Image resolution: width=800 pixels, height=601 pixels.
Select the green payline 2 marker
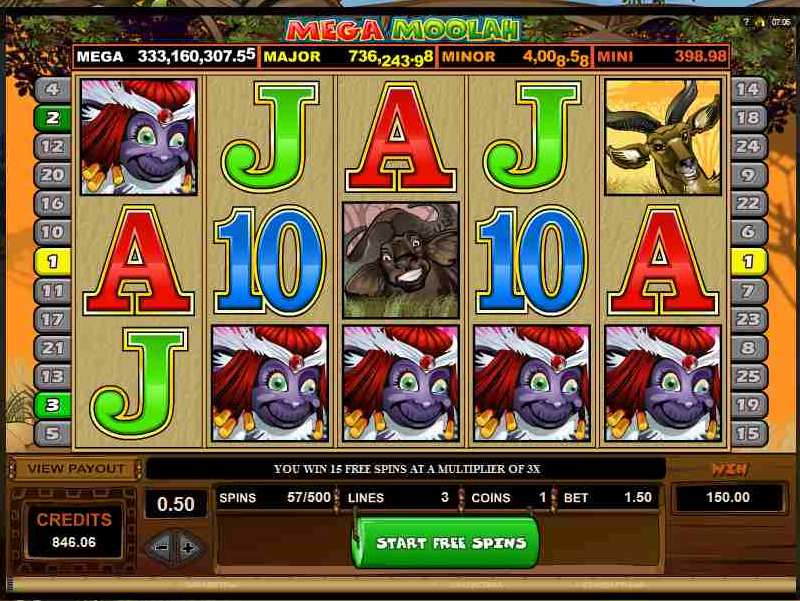(x=52, y=118)
